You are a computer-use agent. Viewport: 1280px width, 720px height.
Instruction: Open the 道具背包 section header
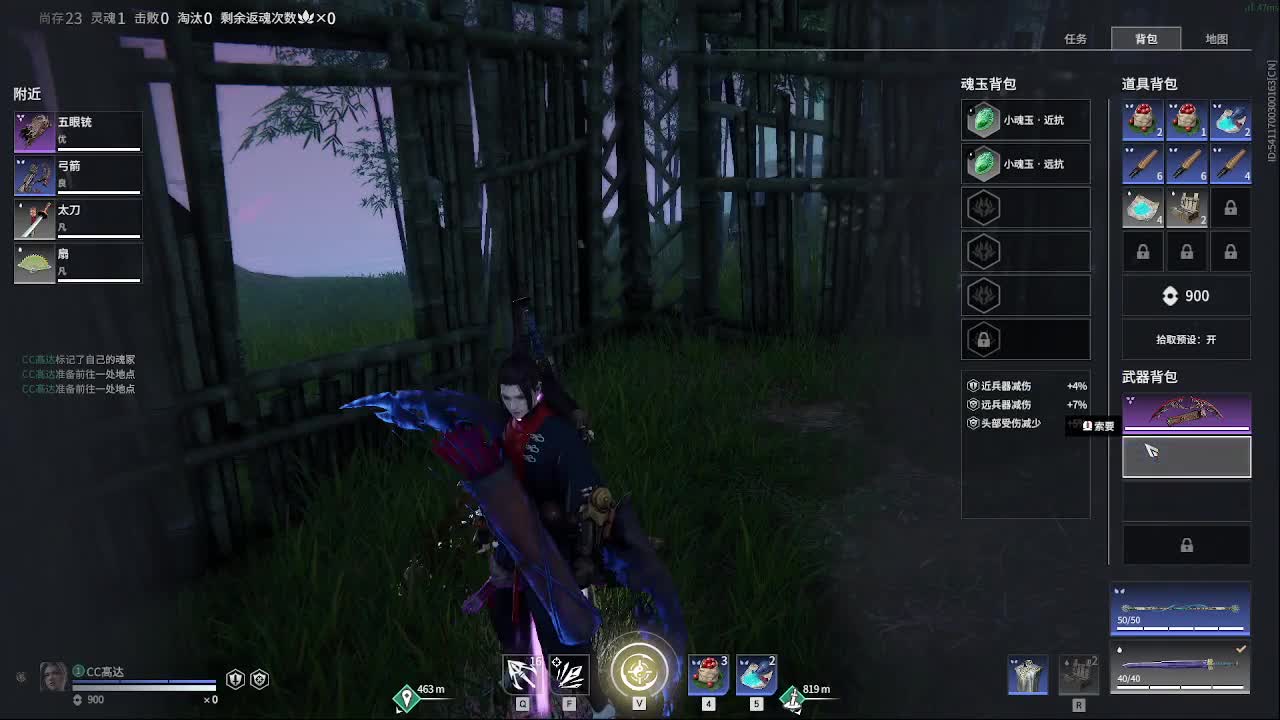point(1150,84)
